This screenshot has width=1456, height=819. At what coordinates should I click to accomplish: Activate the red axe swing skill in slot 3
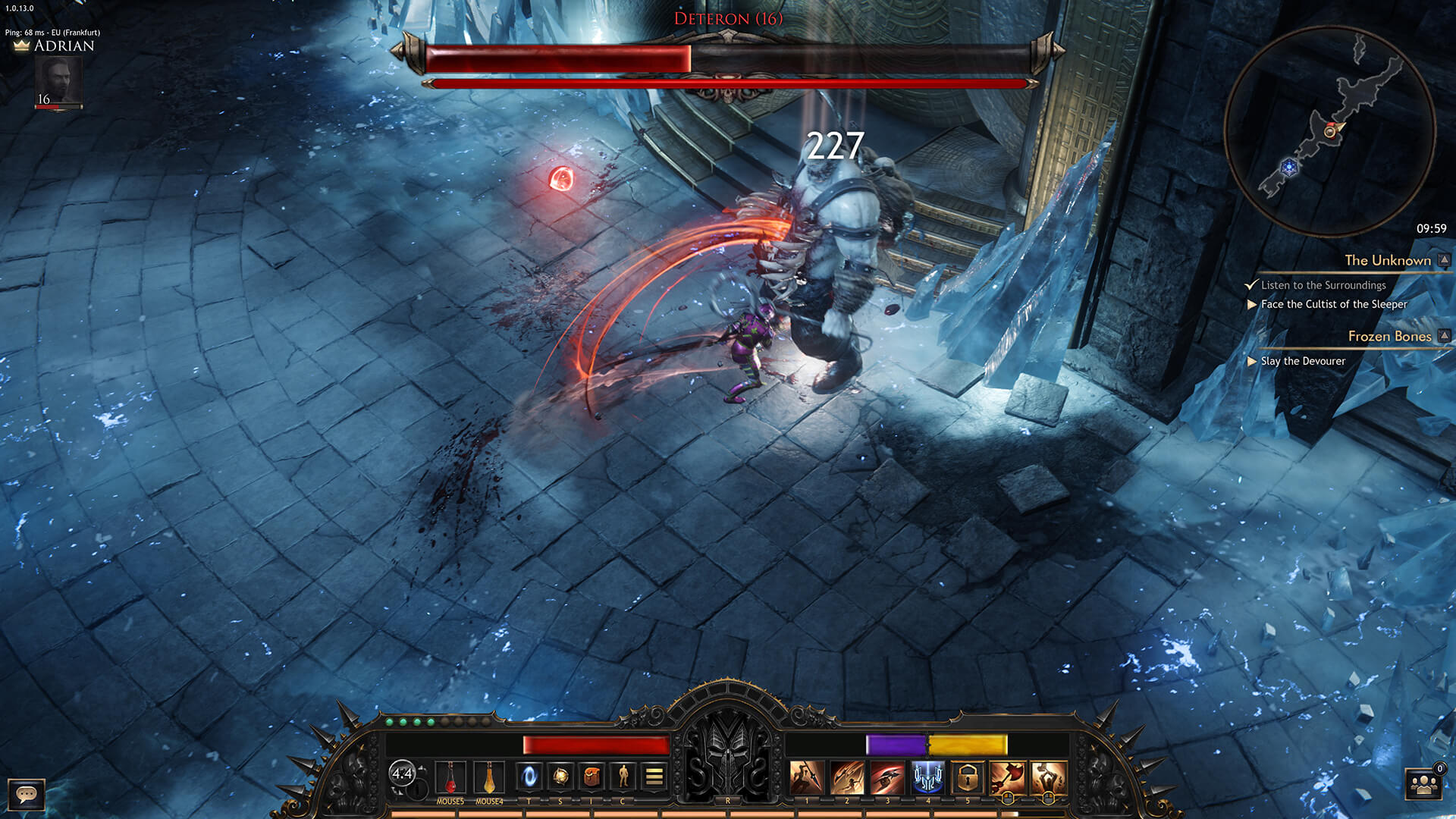tap(886, 777)
